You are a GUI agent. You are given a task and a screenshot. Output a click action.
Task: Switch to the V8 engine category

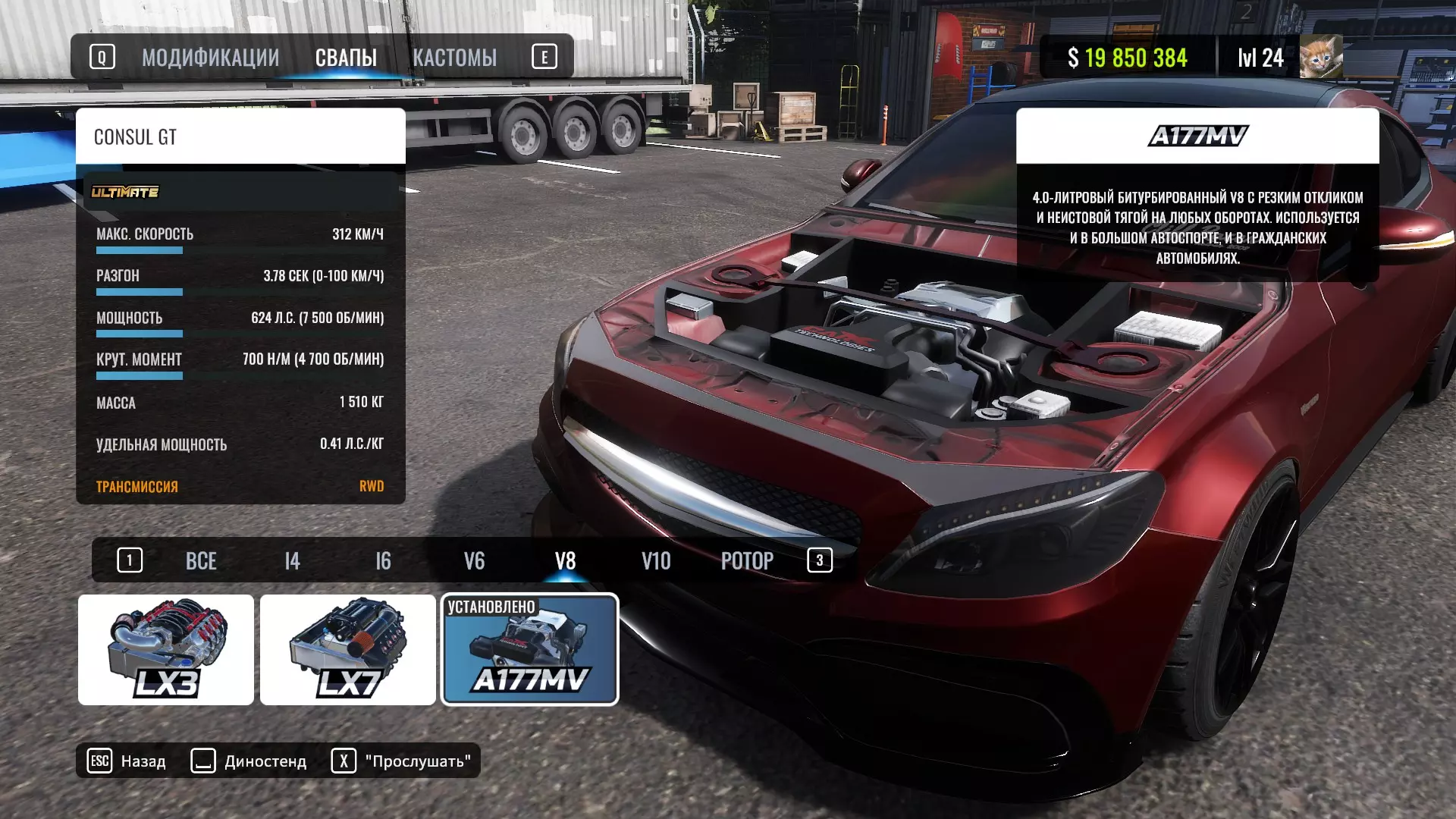(x=565, y=561)
